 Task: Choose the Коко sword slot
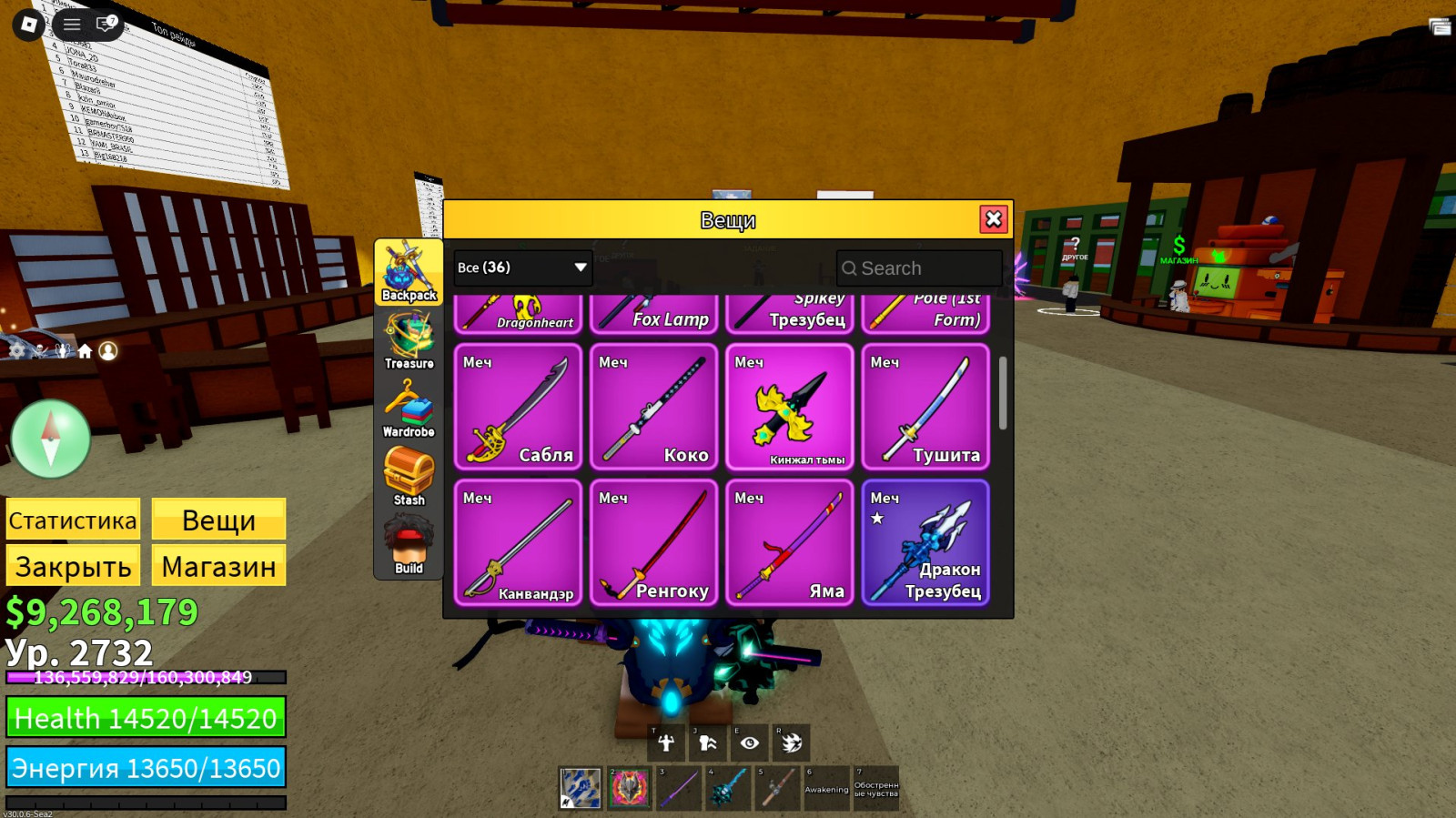point(653,407)
